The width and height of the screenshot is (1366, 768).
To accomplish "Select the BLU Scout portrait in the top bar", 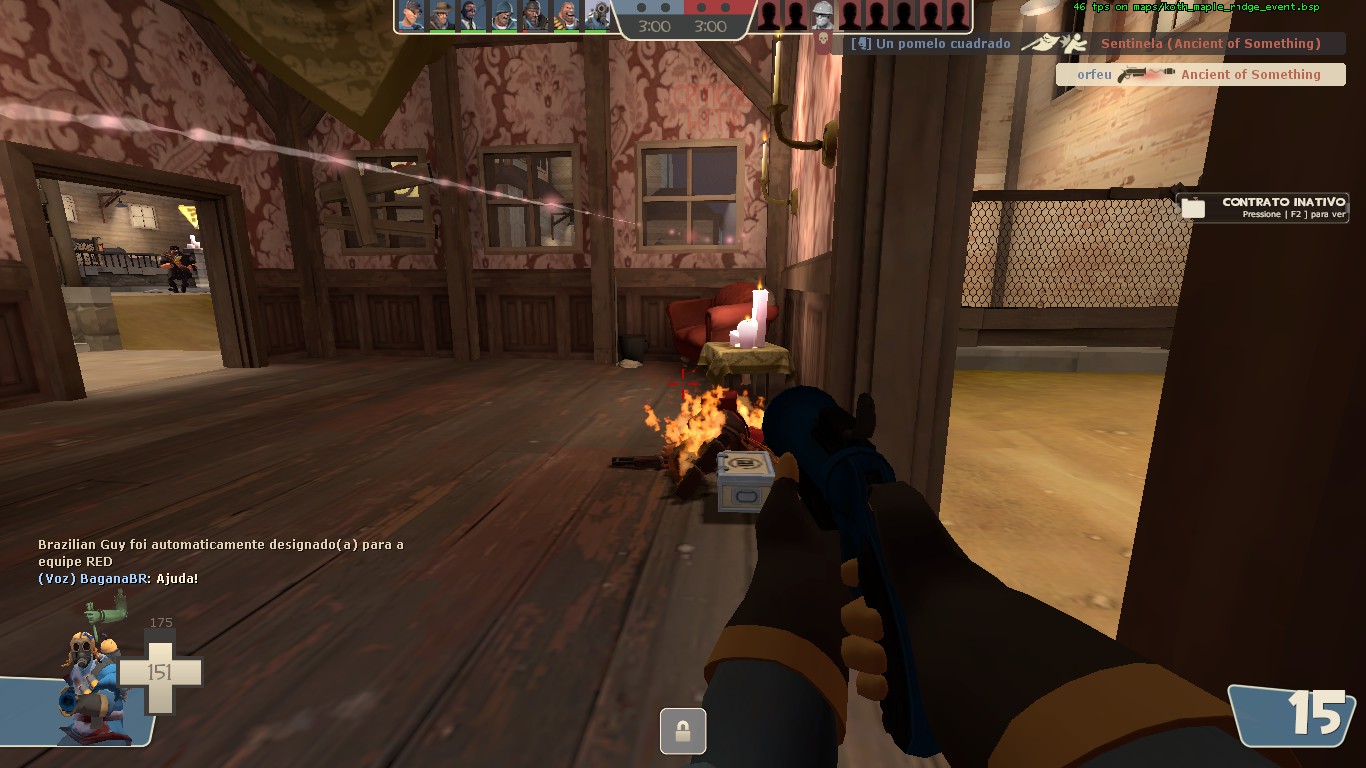I will click(411, 15).
